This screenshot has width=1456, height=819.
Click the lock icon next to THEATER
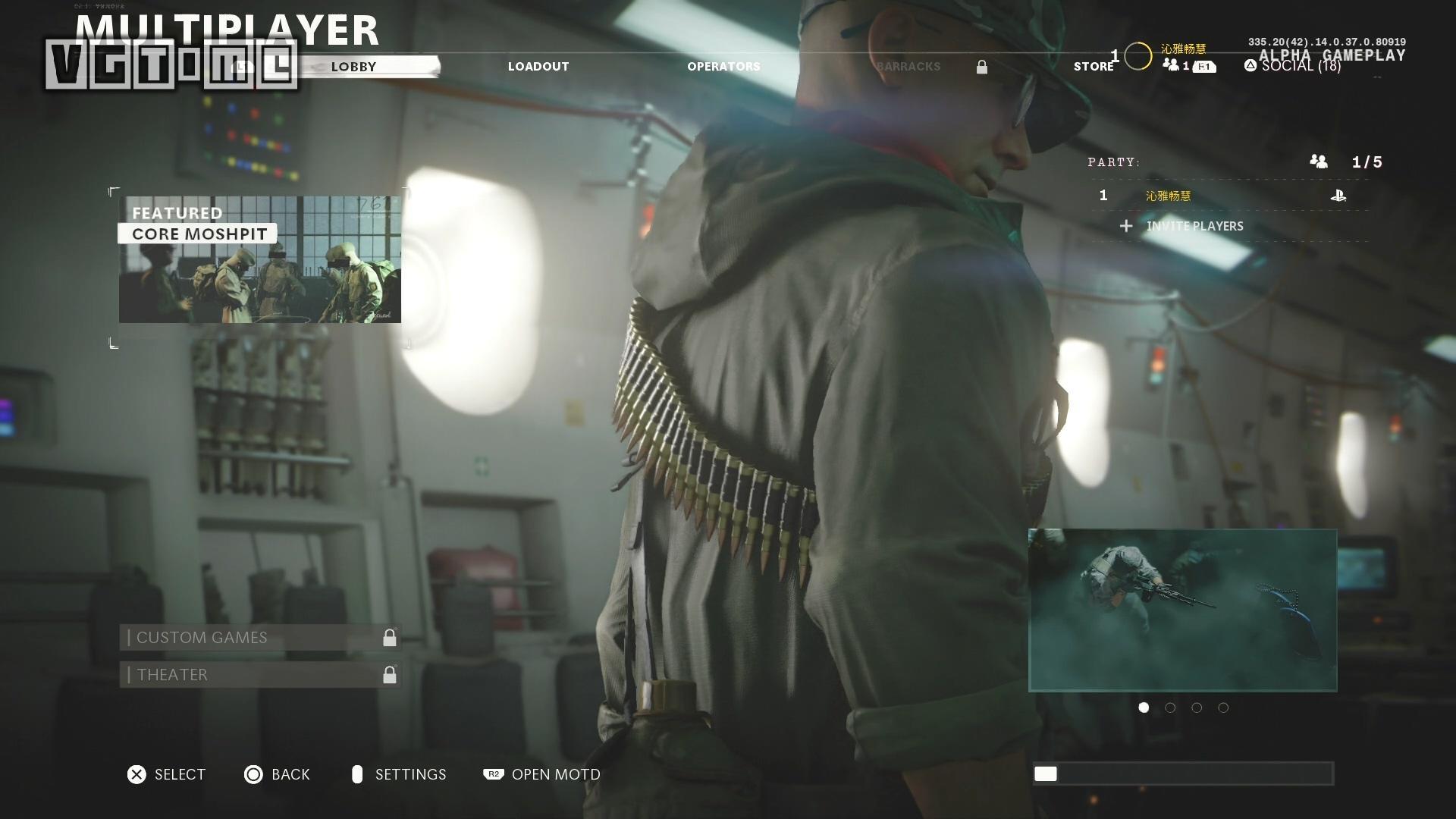tap(389, 675)
